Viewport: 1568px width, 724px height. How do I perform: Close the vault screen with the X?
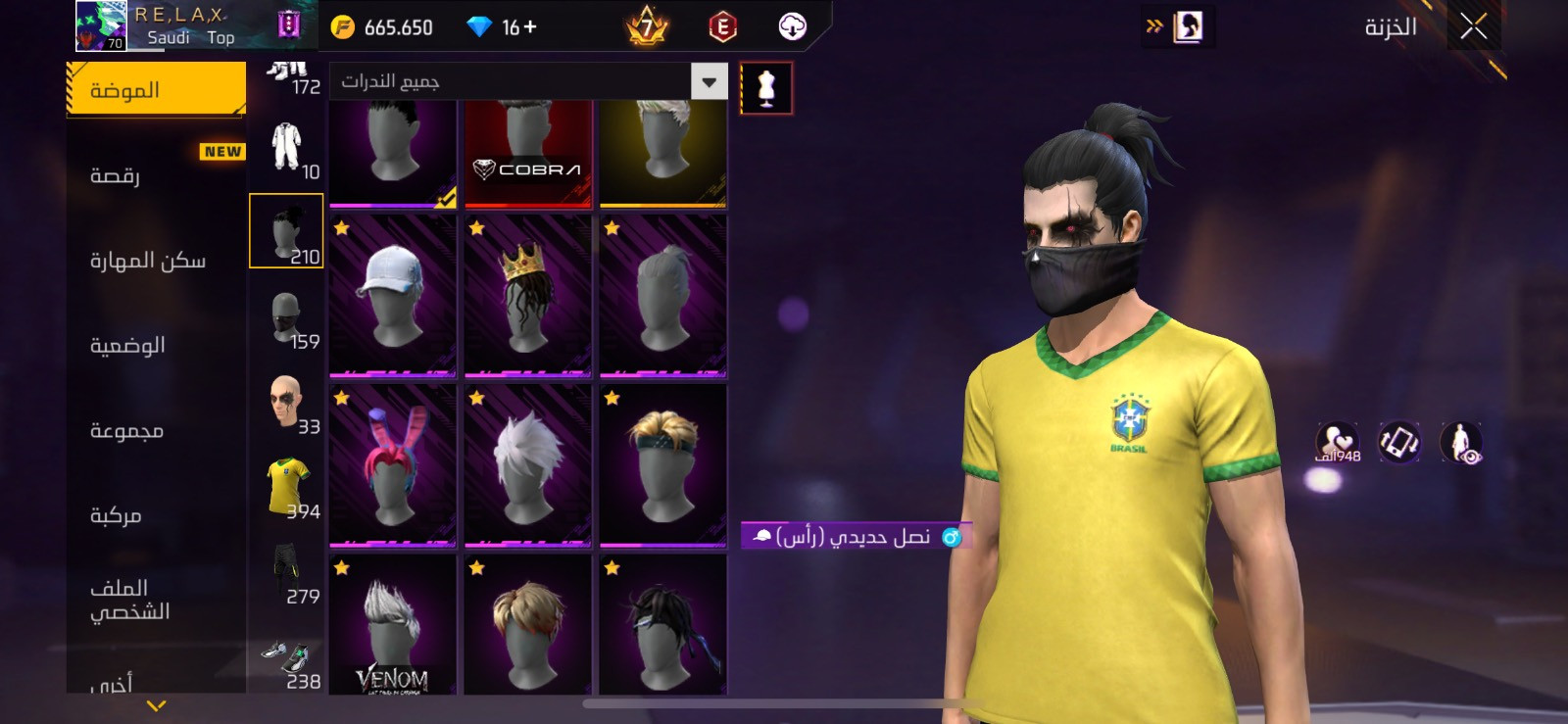point(1473,27)
